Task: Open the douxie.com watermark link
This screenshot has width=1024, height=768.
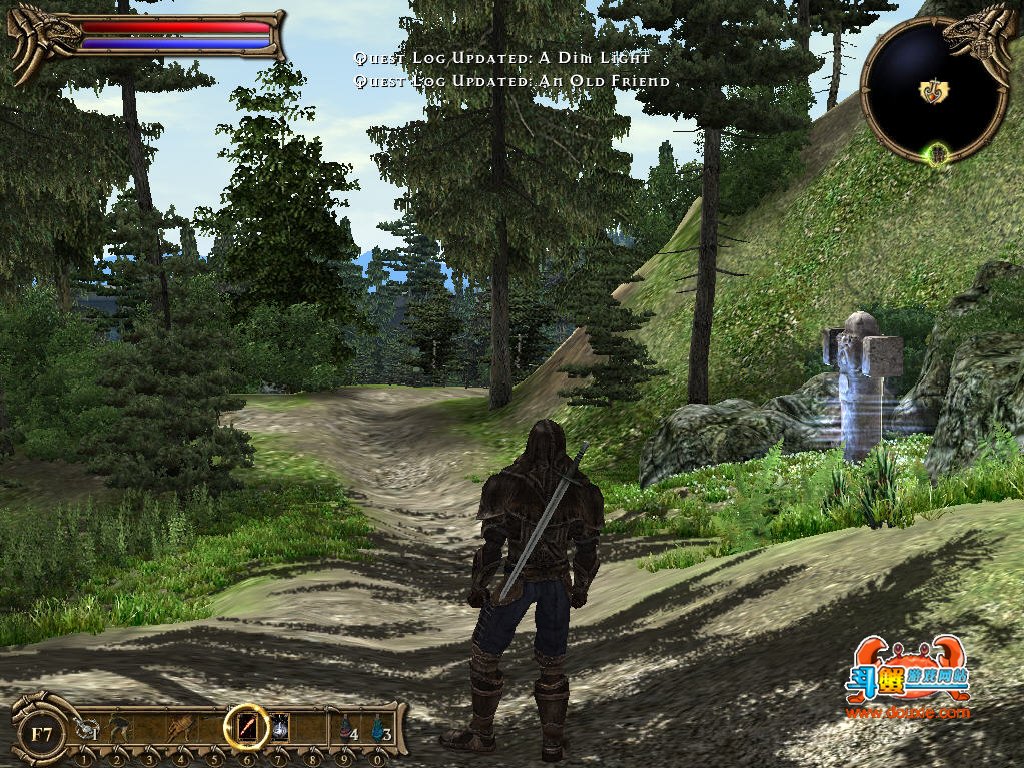Action: [907, 713]
